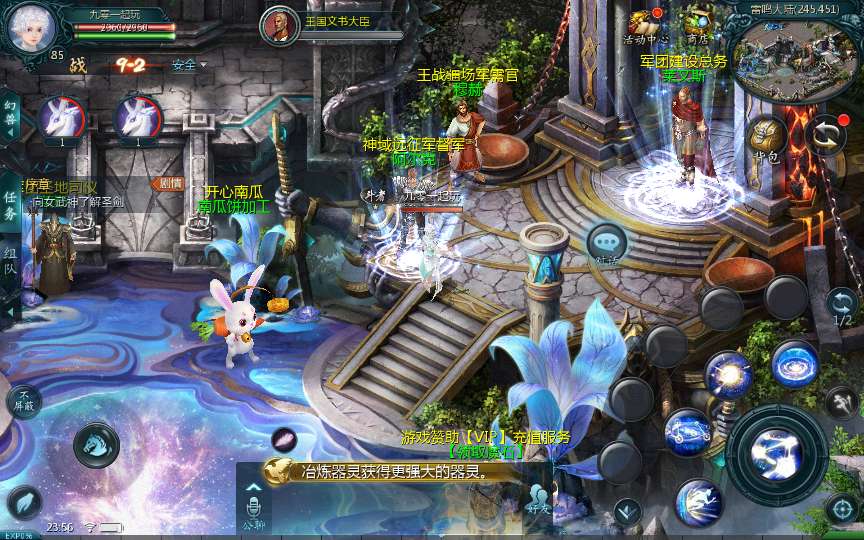The width and height of the screenshot is (864, 540).
Task: Open the 安全 mode dropdown
Action: tap(188, 65)
